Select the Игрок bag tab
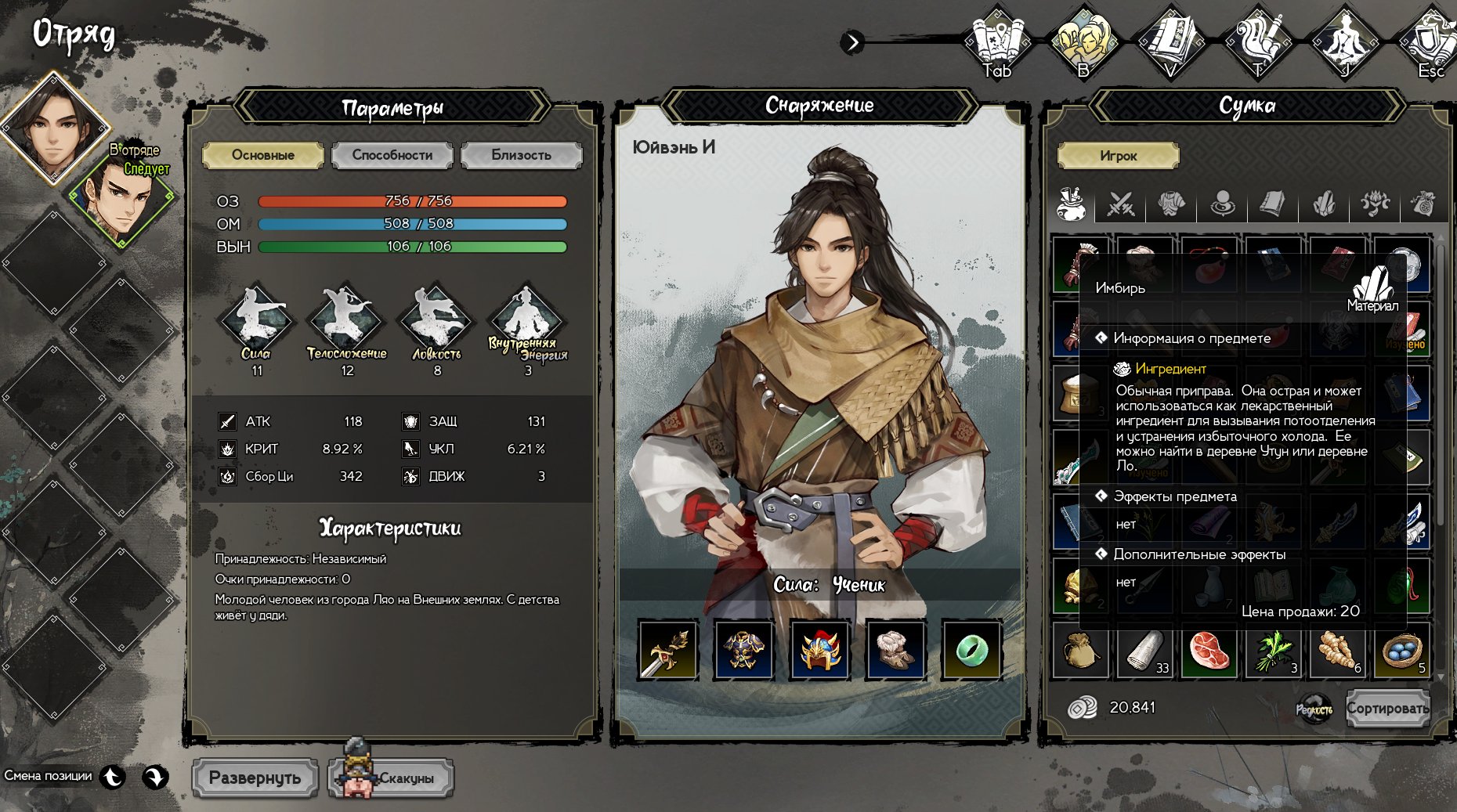This screenshot has height=812, width=1457. tap(1118, 156)
